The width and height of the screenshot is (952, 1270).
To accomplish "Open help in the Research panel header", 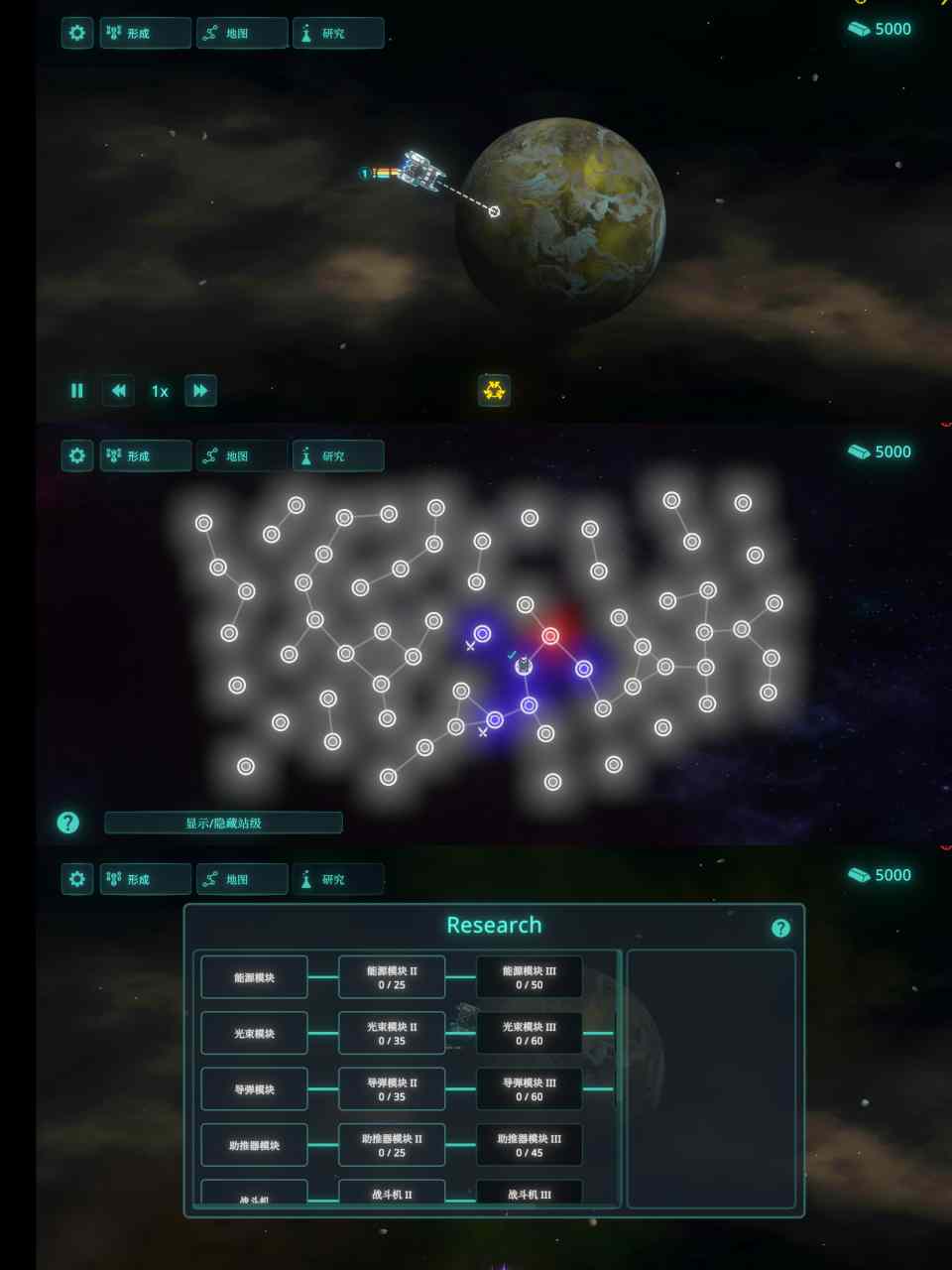I will point(780,928).
